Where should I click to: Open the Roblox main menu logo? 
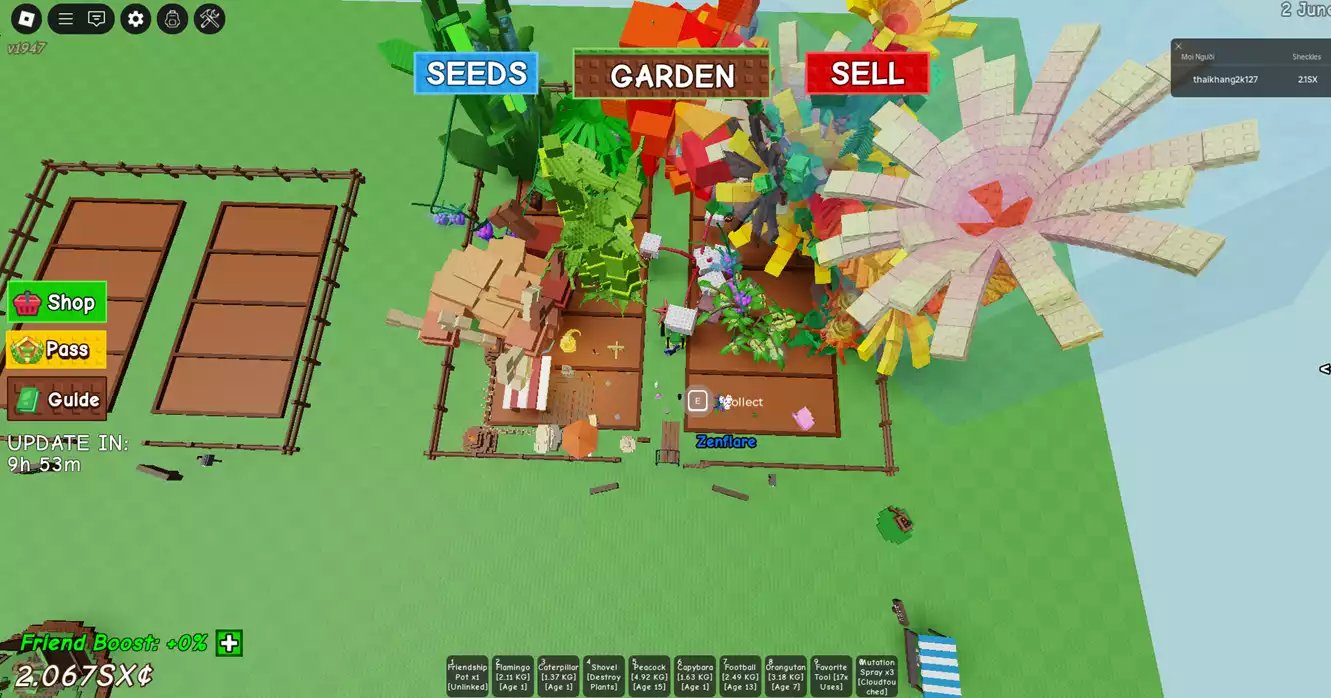tap(26, 19)
